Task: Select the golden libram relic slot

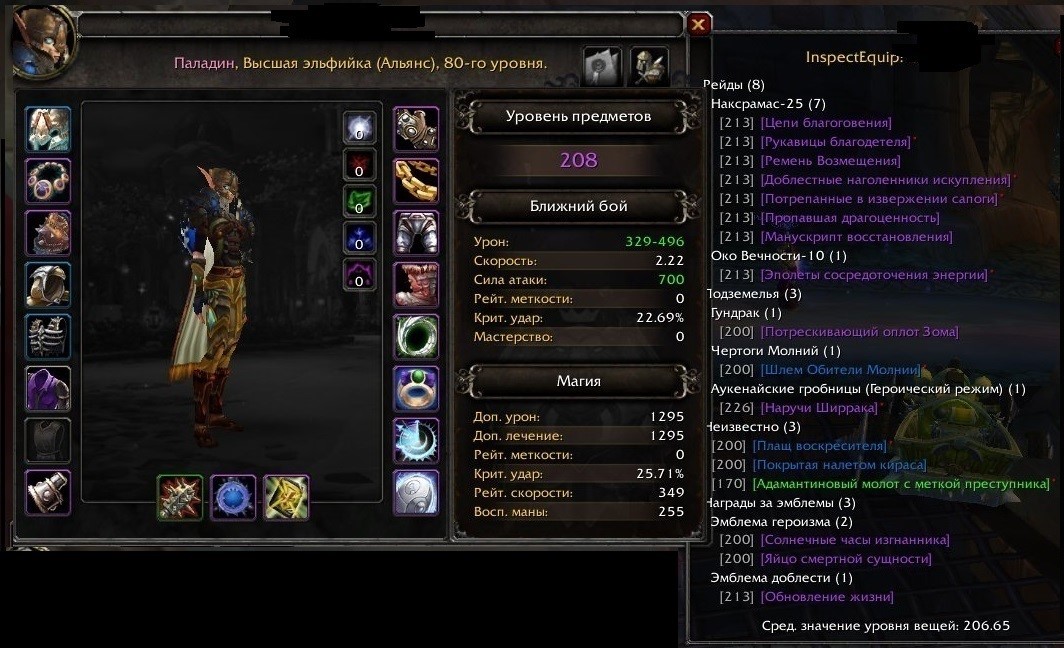Action: [286, 497]
